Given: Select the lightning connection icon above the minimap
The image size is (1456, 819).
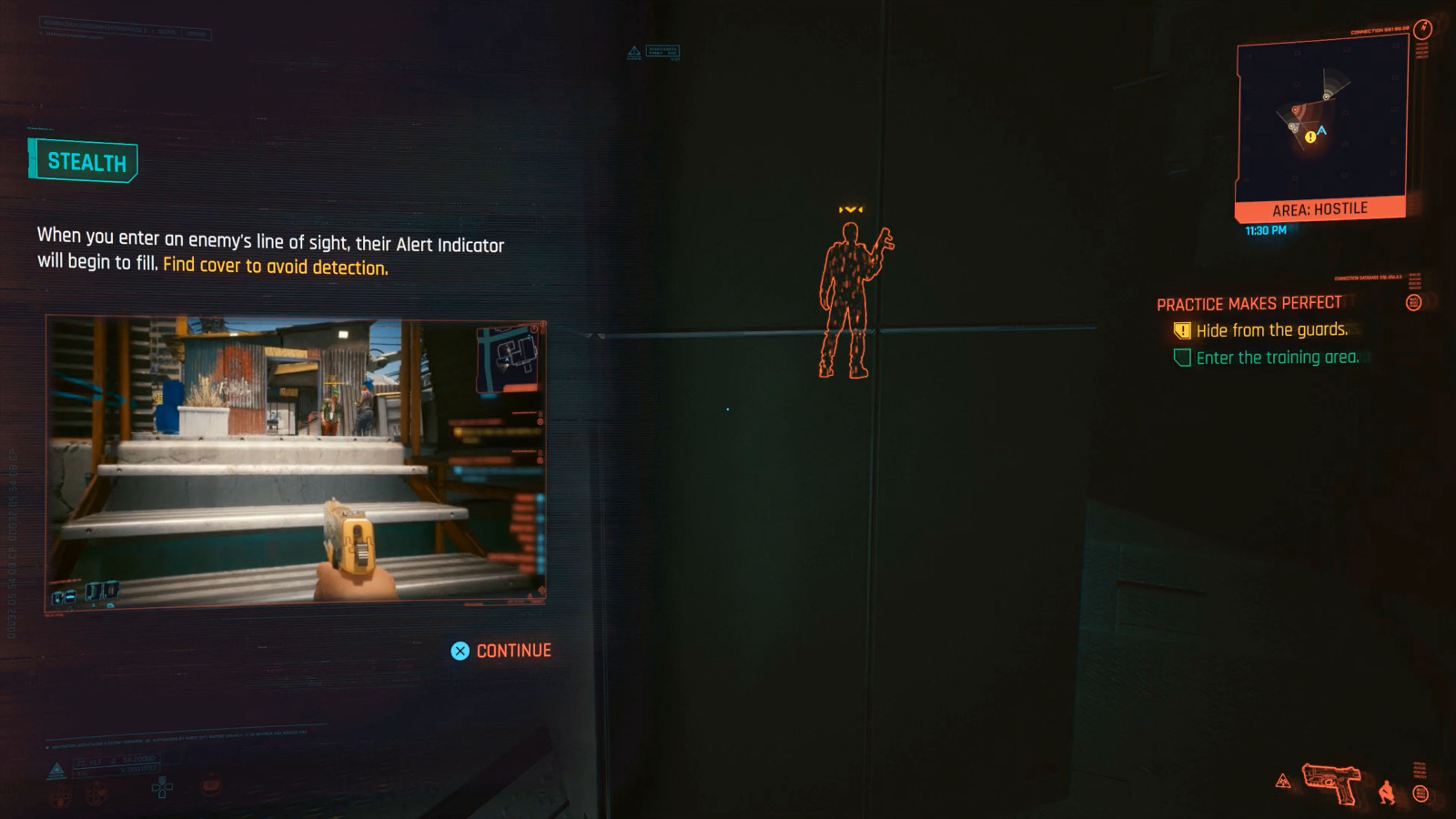Looking at the screenshot, I should pos(1422,28).
